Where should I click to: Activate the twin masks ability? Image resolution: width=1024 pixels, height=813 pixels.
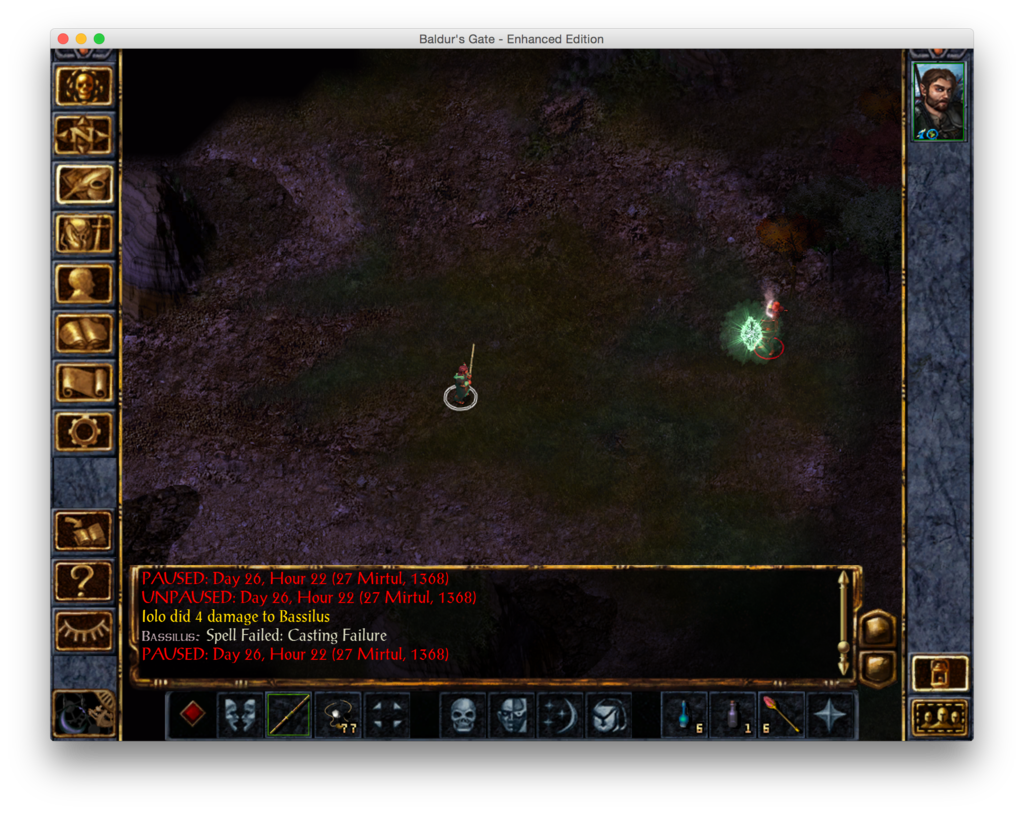tap(240, 714)
